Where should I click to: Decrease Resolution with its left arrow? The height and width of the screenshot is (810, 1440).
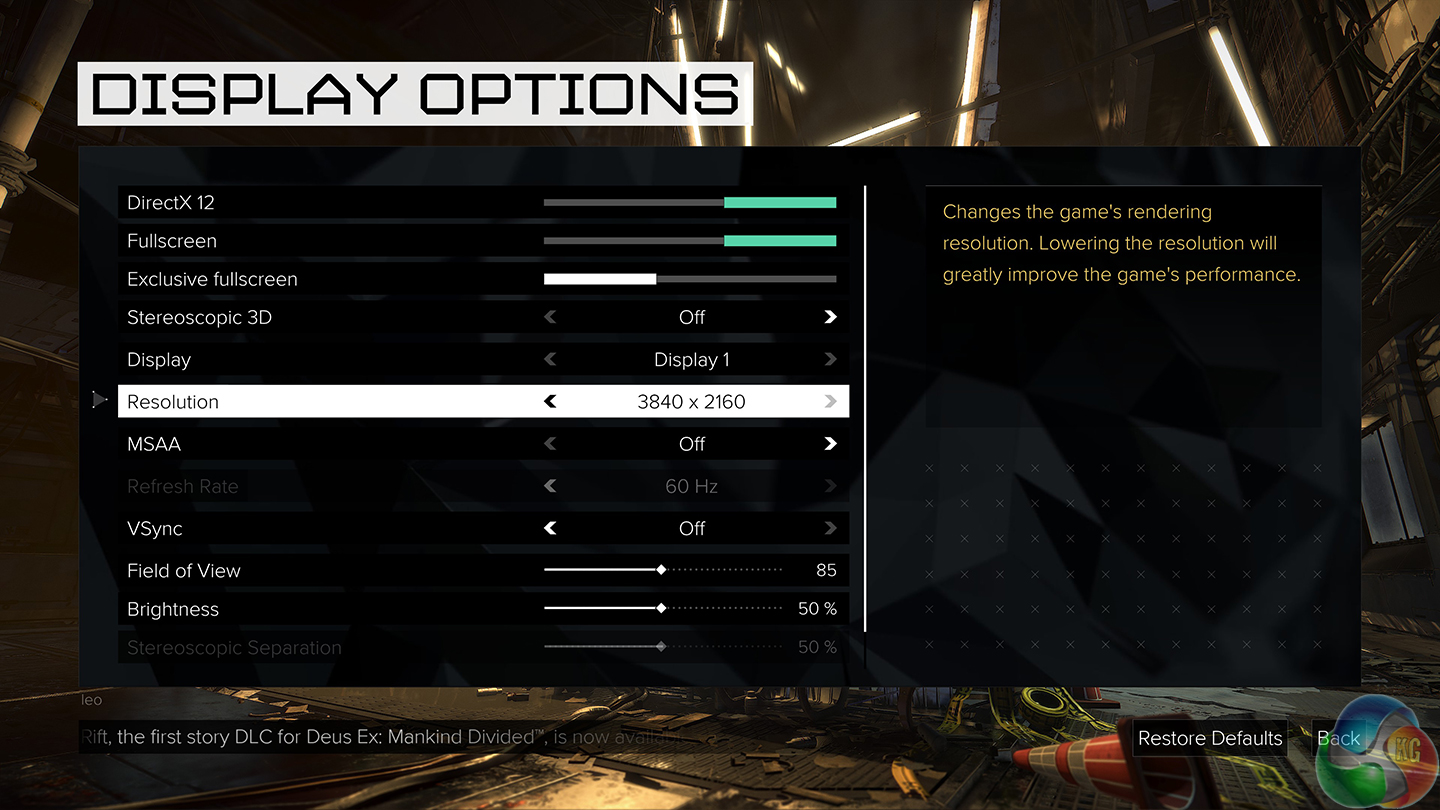pyautogui.click(x=550, y=402)
